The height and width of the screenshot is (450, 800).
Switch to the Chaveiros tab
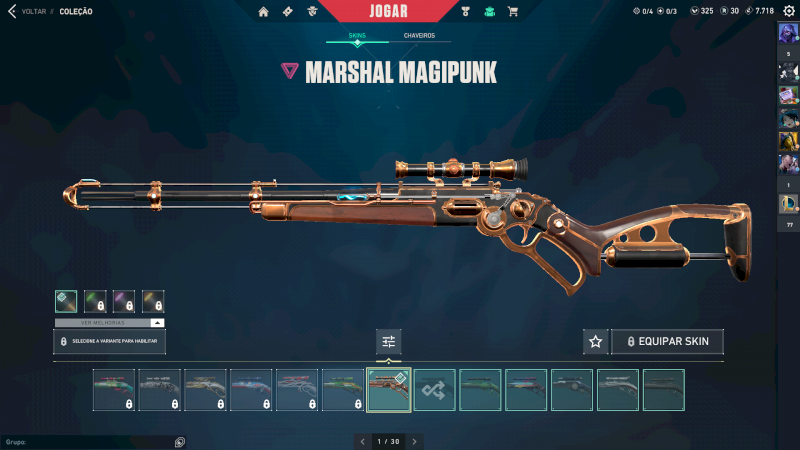coord(419,36)
